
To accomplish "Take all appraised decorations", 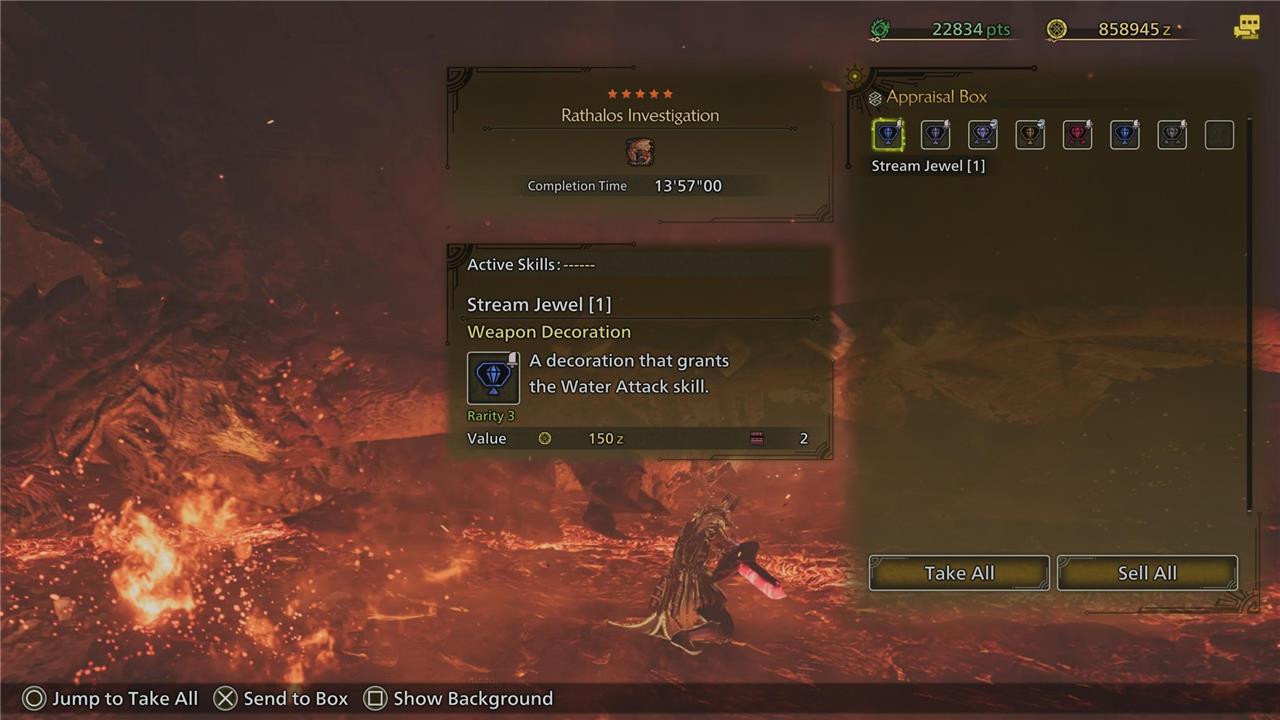I will pos(959,573).
